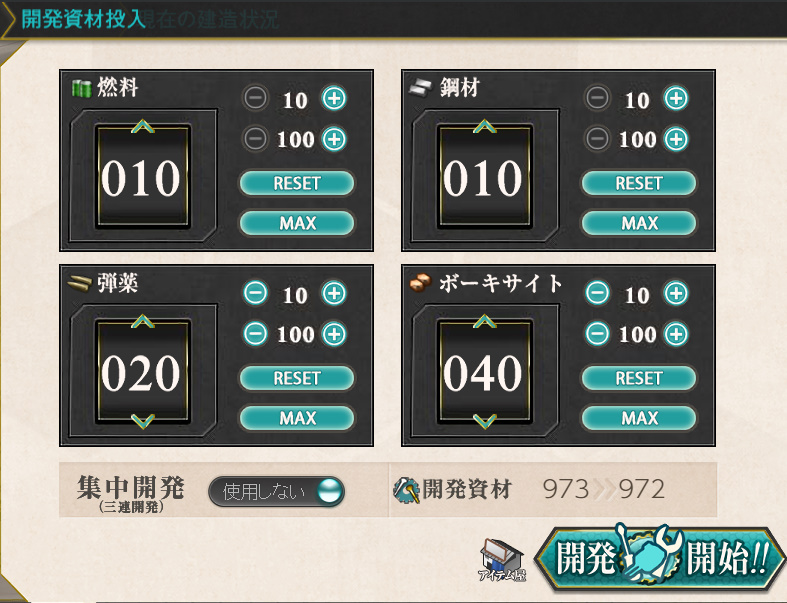This screenshot has width=787, height=603.
Task: Start development with 開発開始 button
Action: tap(658, 556)
